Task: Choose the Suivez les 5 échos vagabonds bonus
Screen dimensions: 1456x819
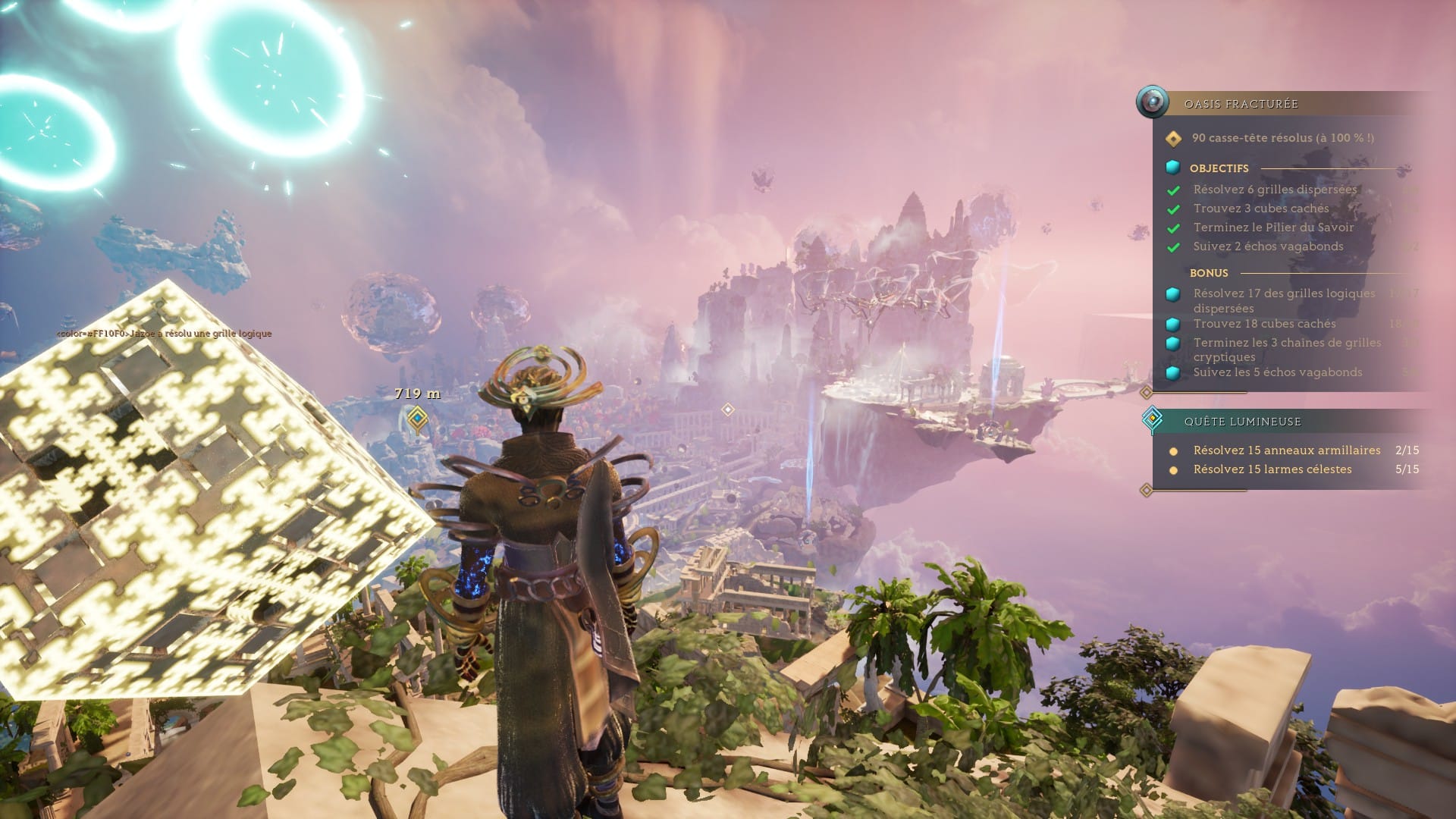Action: [x=1277, y=372]
